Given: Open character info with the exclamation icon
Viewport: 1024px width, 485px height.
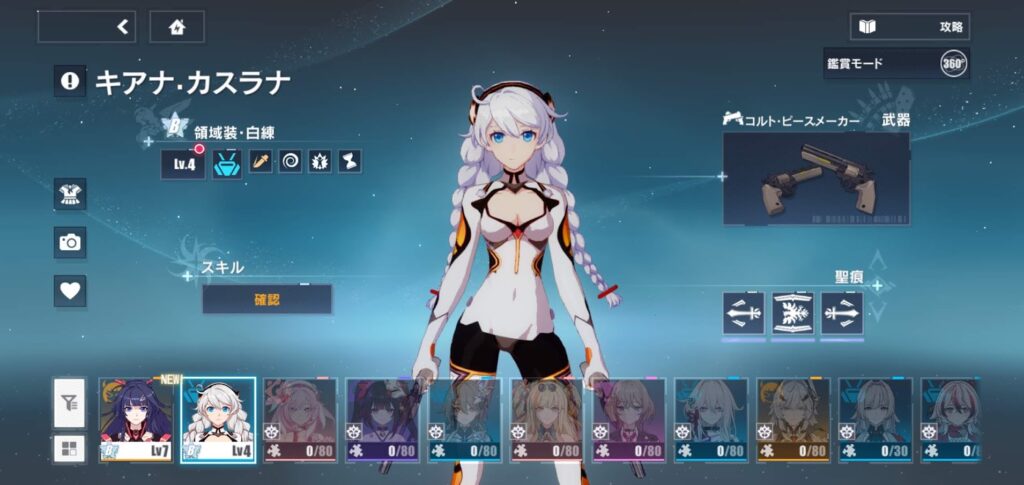Looking at the screenshot, I should click(x=69, y=81).
